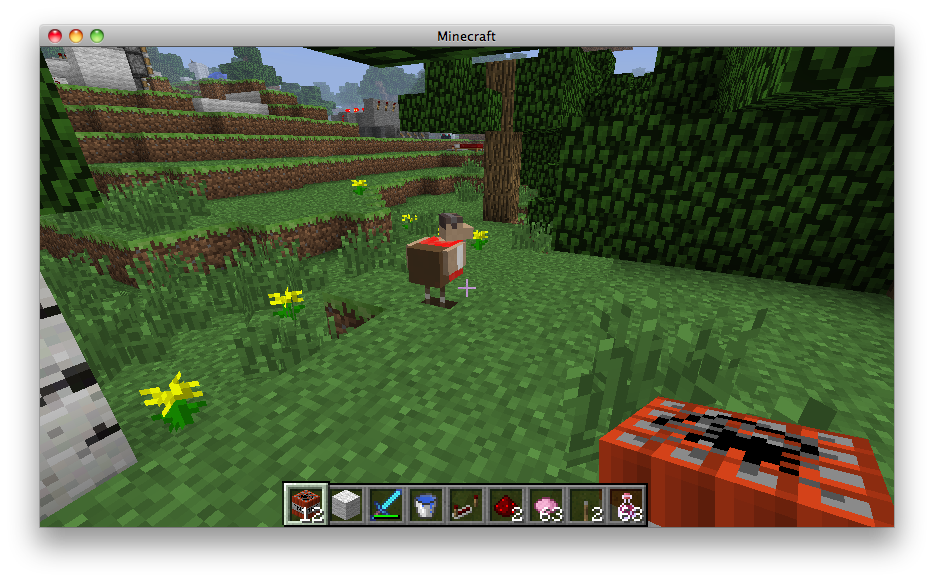Choose the pink raw porkchop stack

point(546,505)
